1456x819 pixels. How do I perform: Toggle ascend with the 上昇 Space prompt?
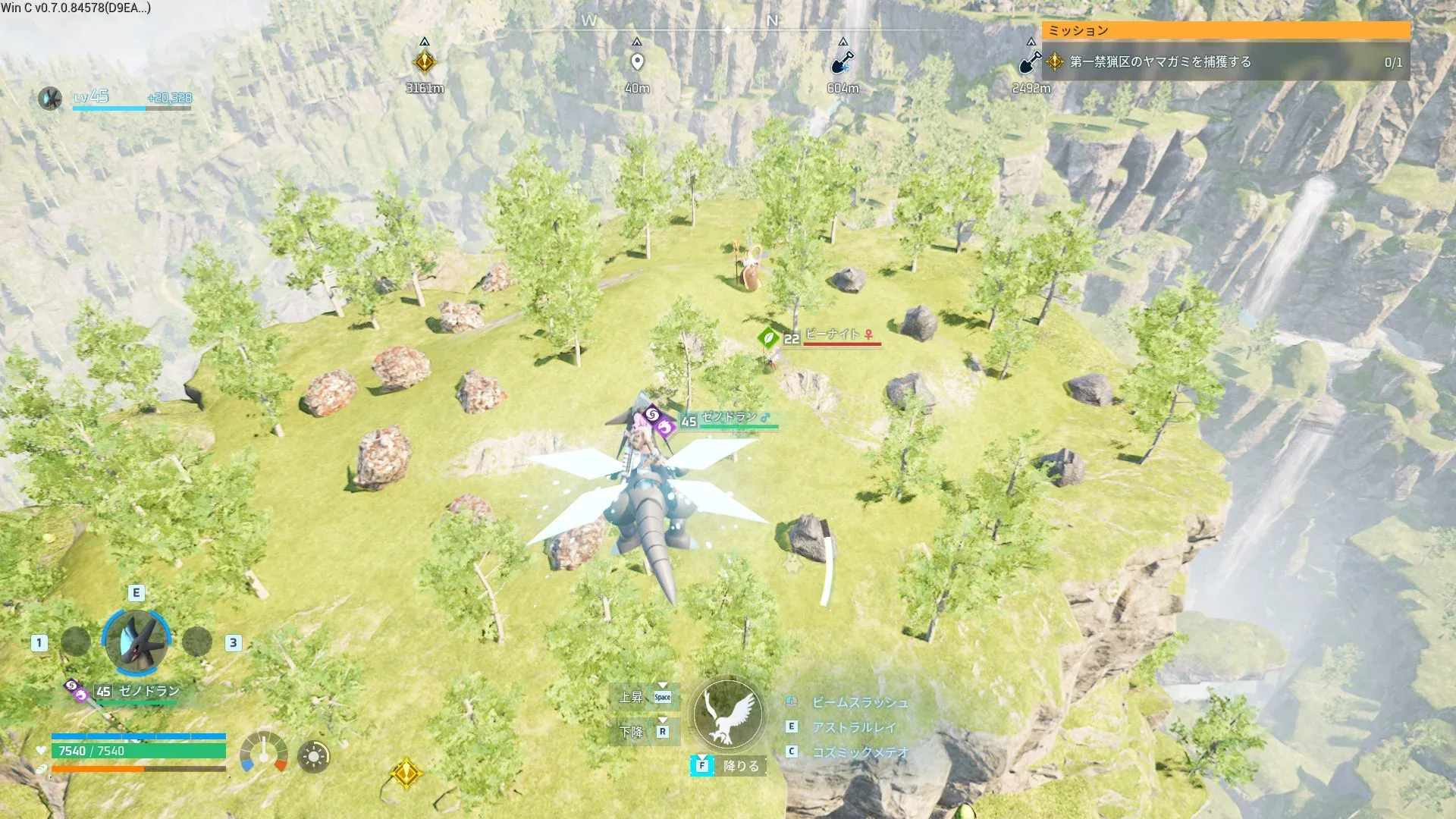pos(644,696)
